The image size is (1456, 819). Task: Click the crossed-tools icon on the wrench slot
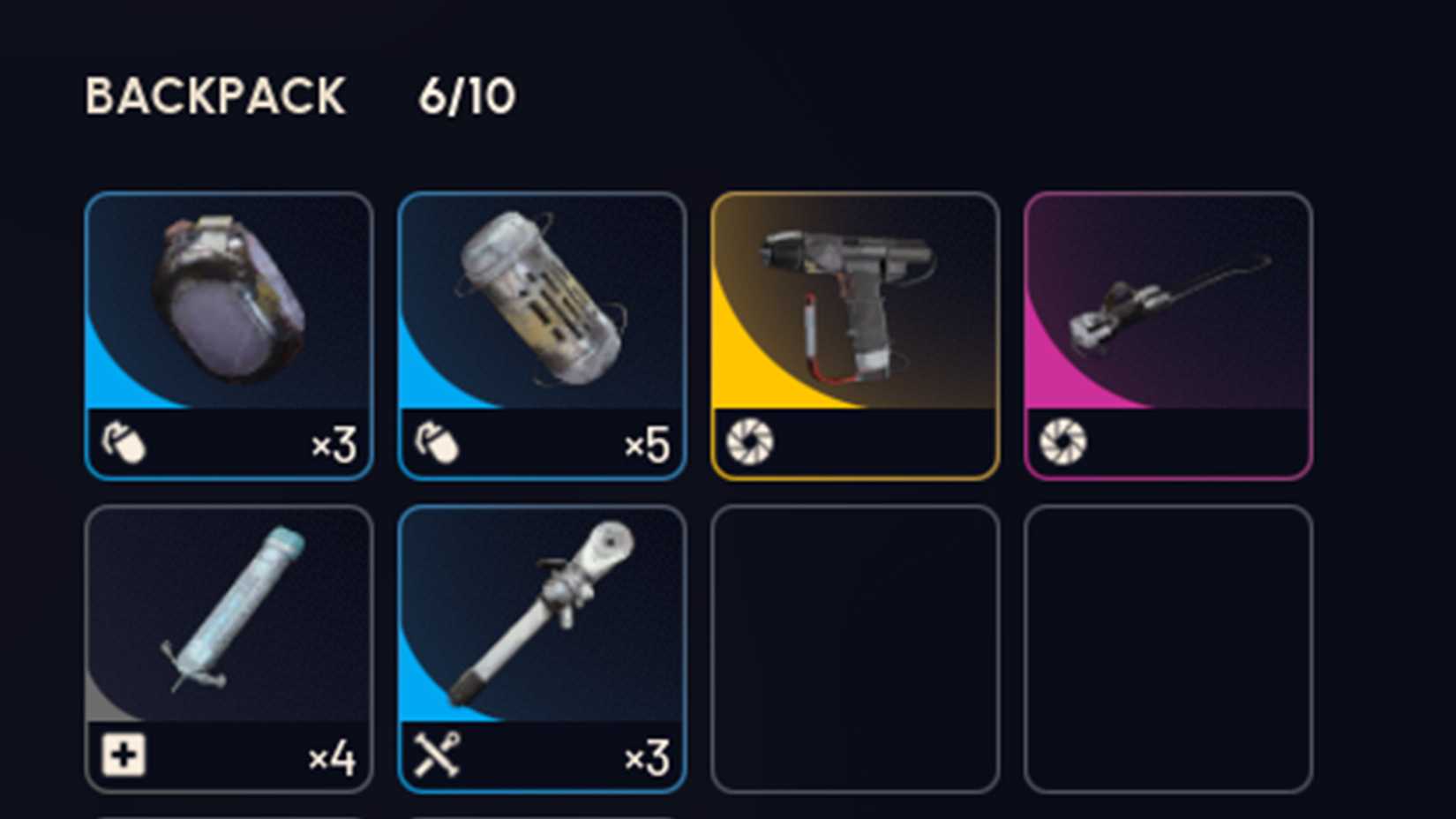tap(437, 756)
